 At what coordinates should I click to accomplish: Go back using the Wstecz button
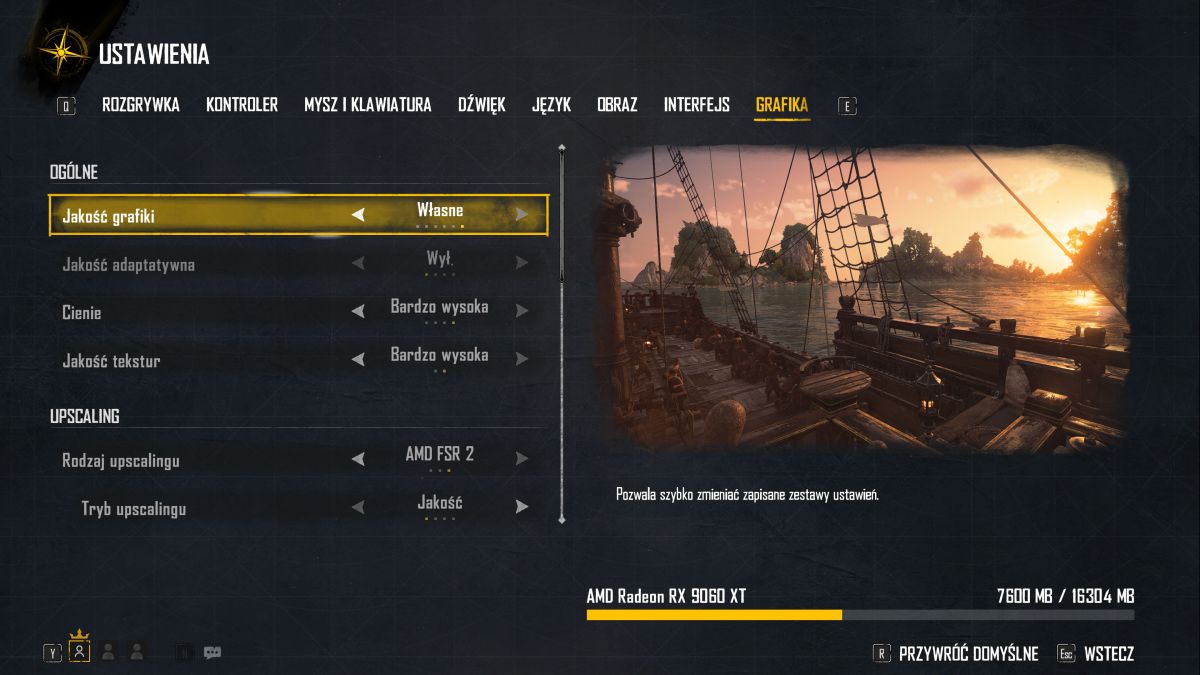click(1108, 654)
